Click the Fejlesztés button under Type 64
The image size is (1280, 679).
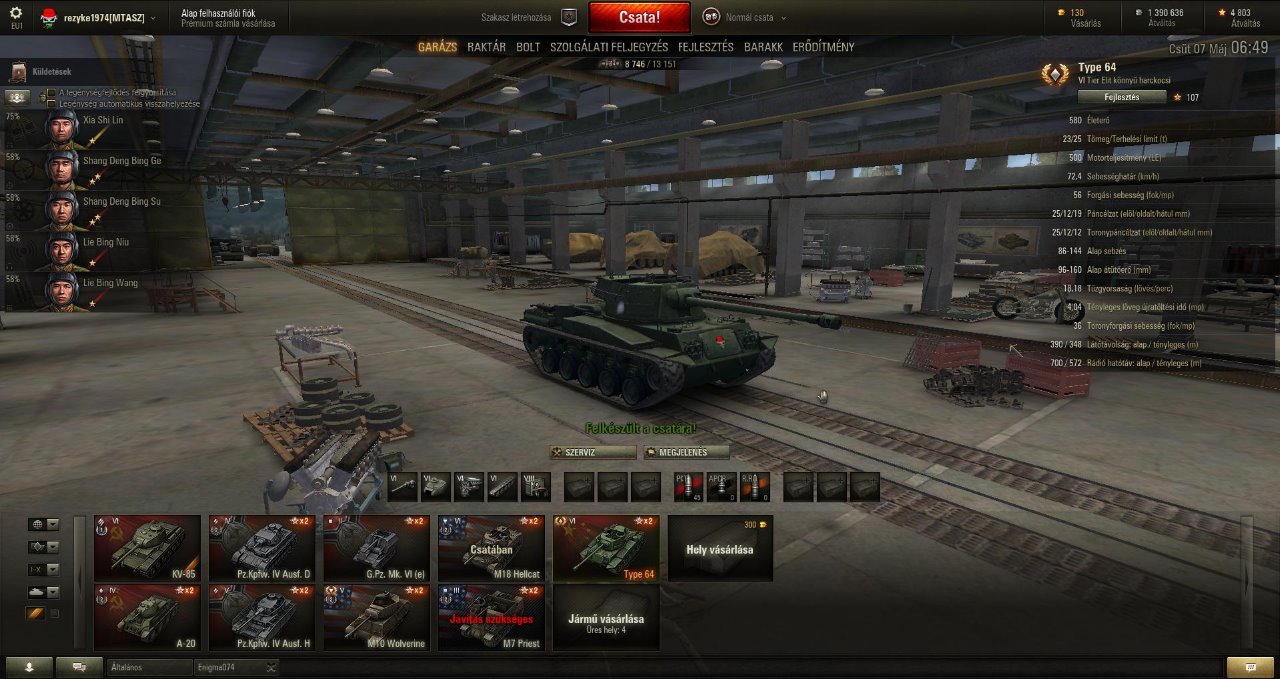click(x=1121, y=97)
